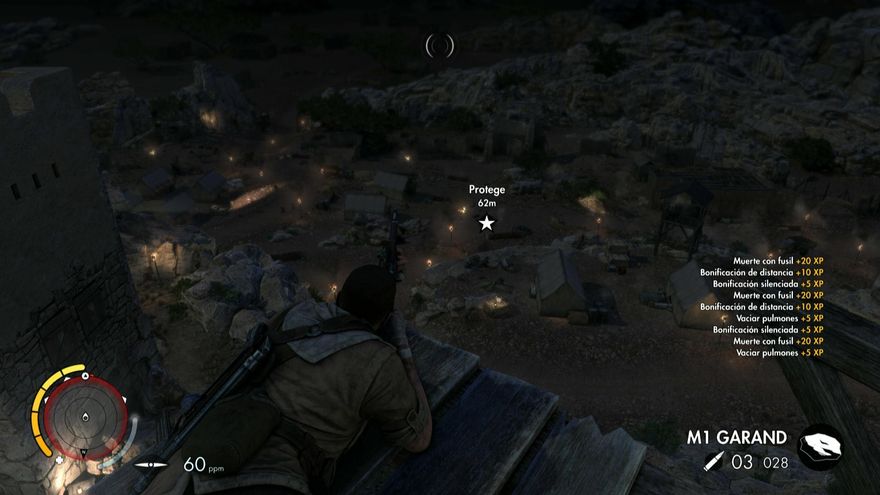Click the noise indicator at top center

pyautogui.click(x=440, y=44)
